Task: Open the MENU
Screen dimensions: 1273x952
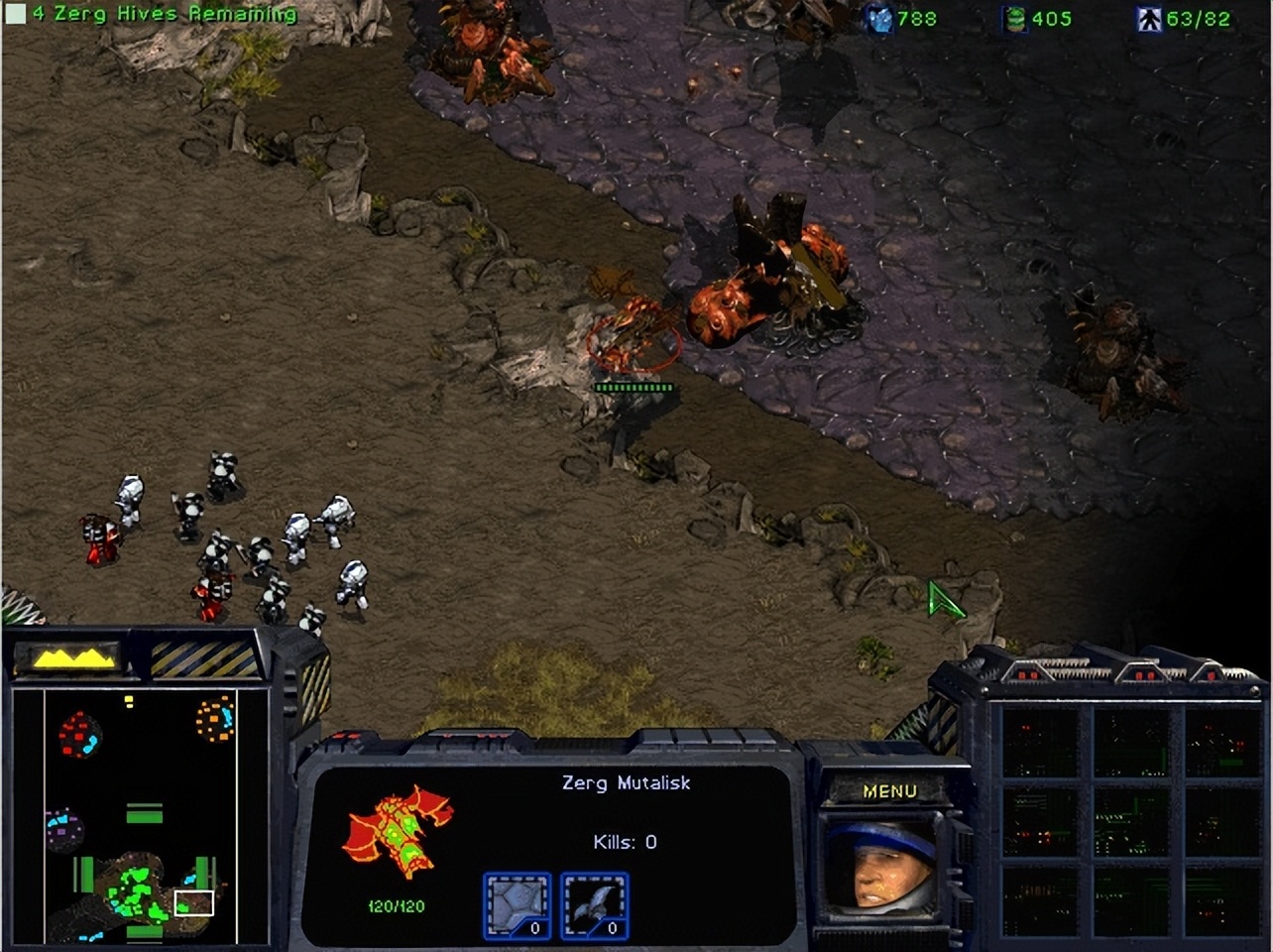Action: click(x=889, y=790)
